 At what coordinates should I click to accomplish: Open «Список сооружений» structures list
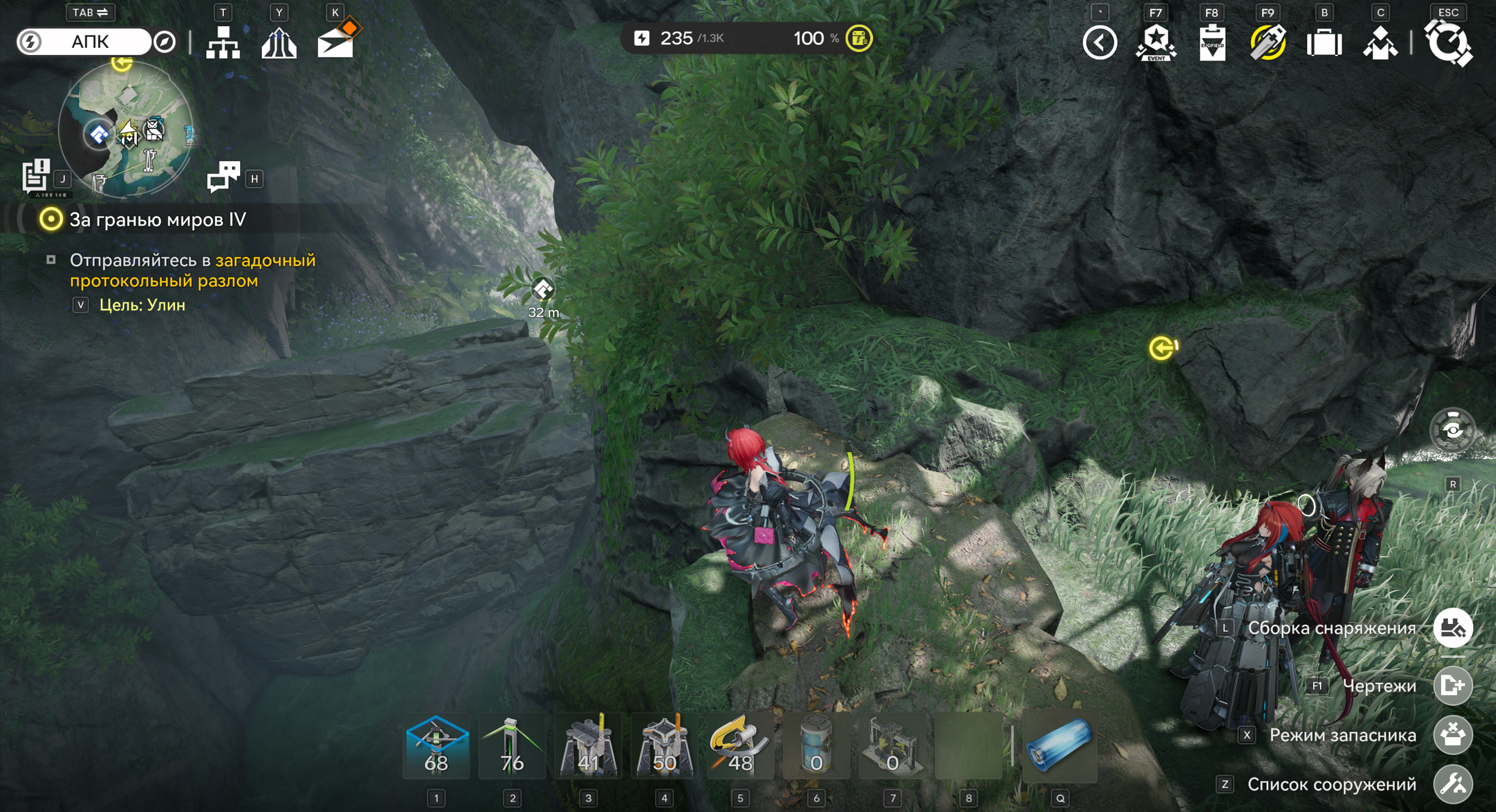coord(1453,784)
